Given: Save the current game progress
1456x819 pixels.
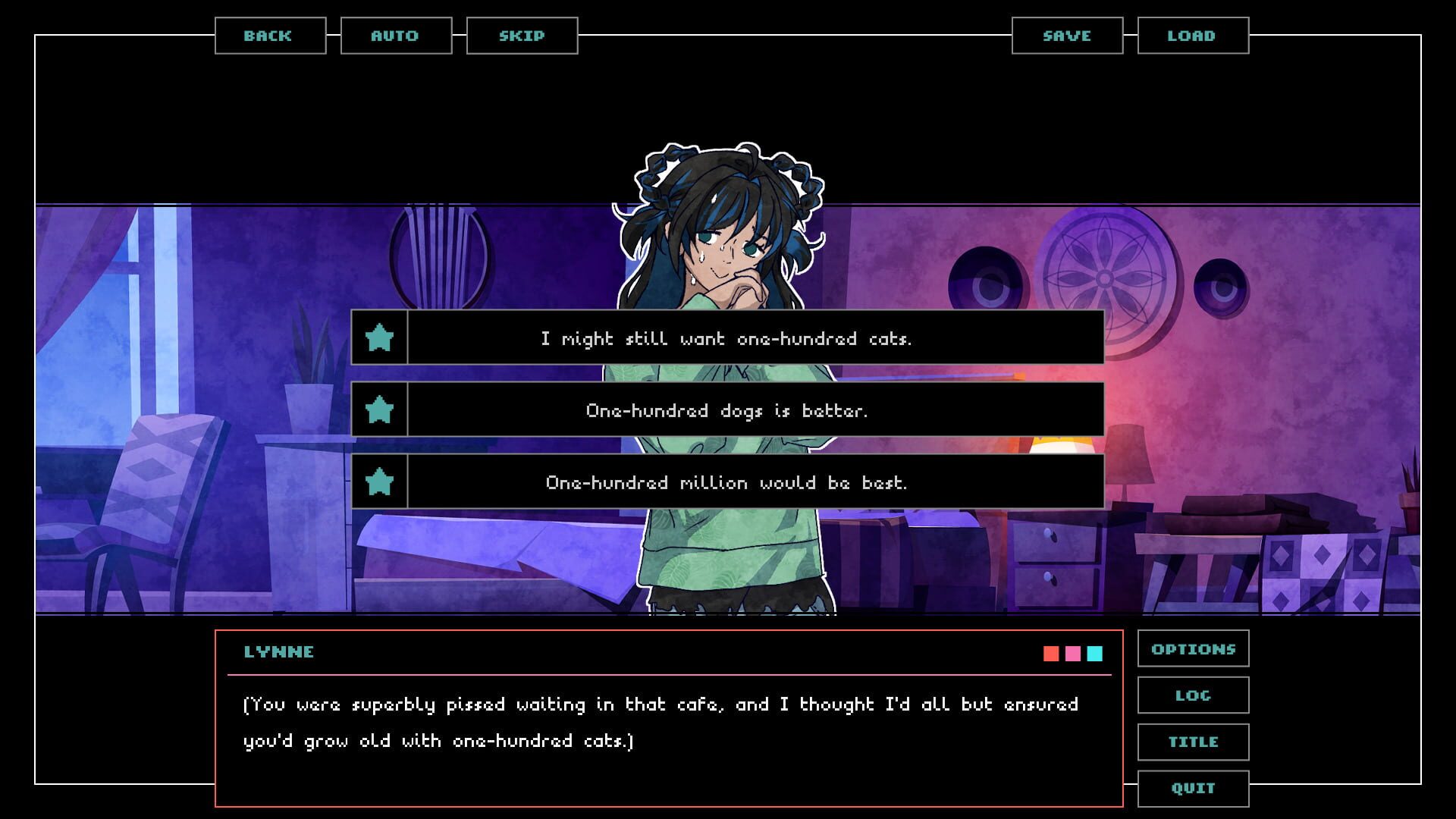Looking at the screenshot, I should coord(1066,35).
